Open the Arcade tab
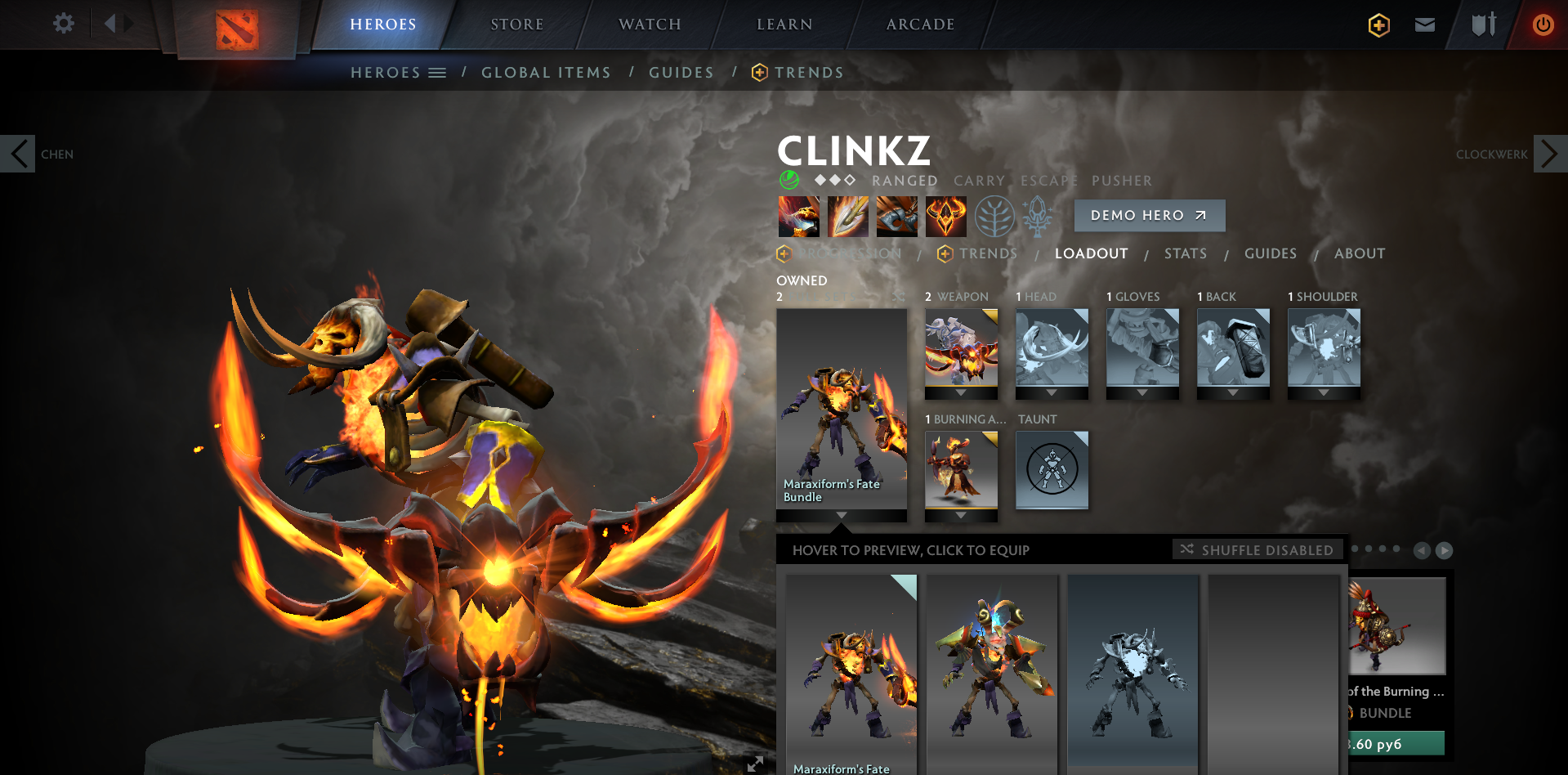Viewport: 1568px width, 775px height. [920, 25]
